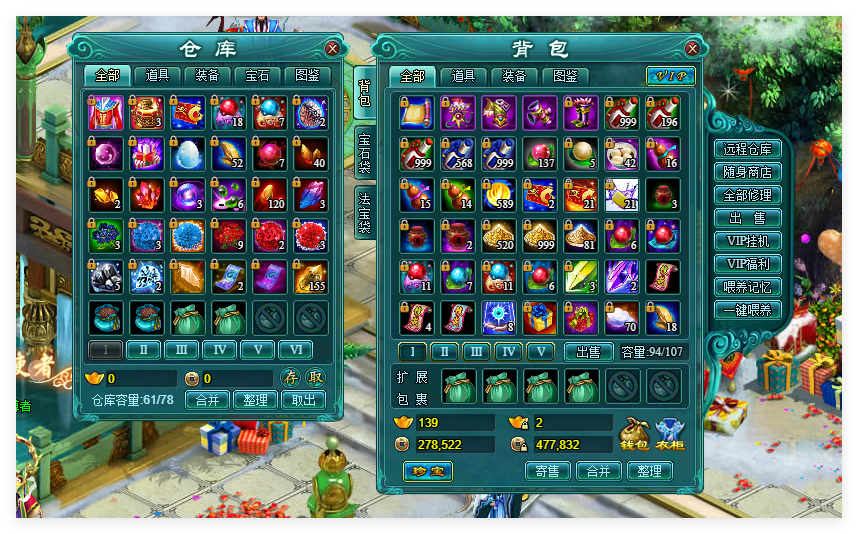This screenshot has width=858, height=534.
Task: Select the white egg item in warehouse
Action: [x=188, y=153]
